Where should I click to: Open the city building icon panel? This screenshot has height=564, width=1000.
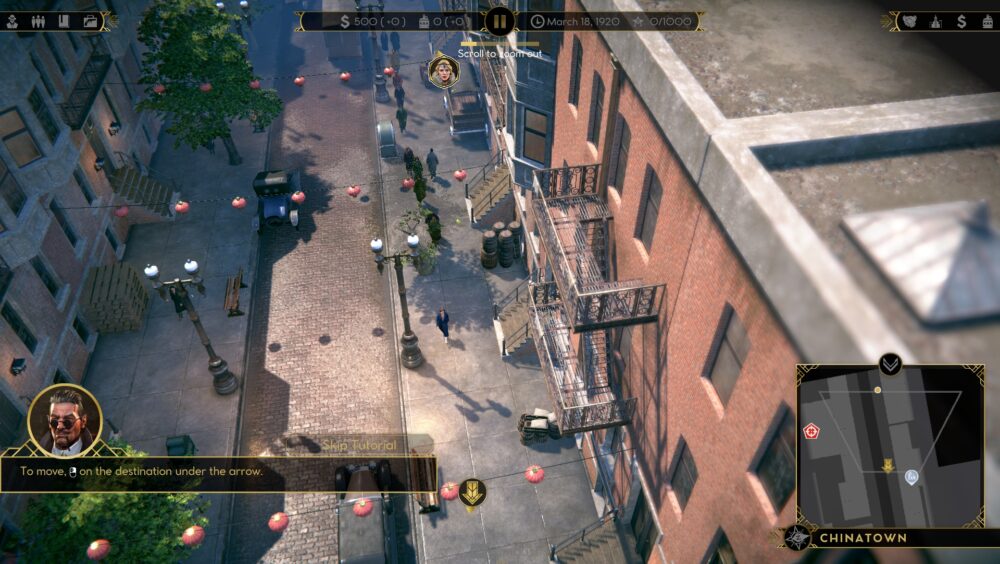[936, 20]
